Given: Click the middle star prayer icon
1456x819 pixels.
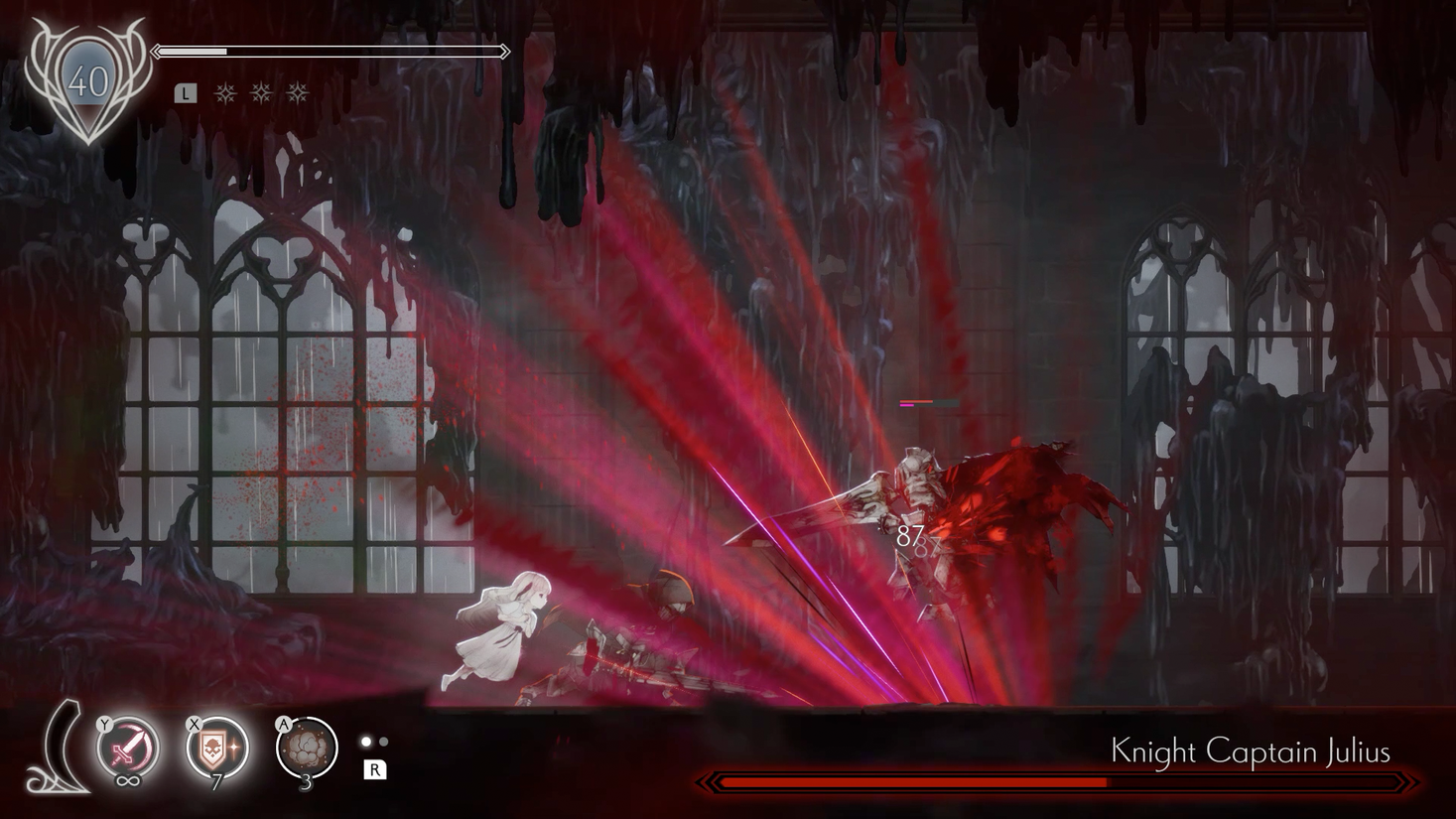Looking at the screenshot, I should 262,94.
